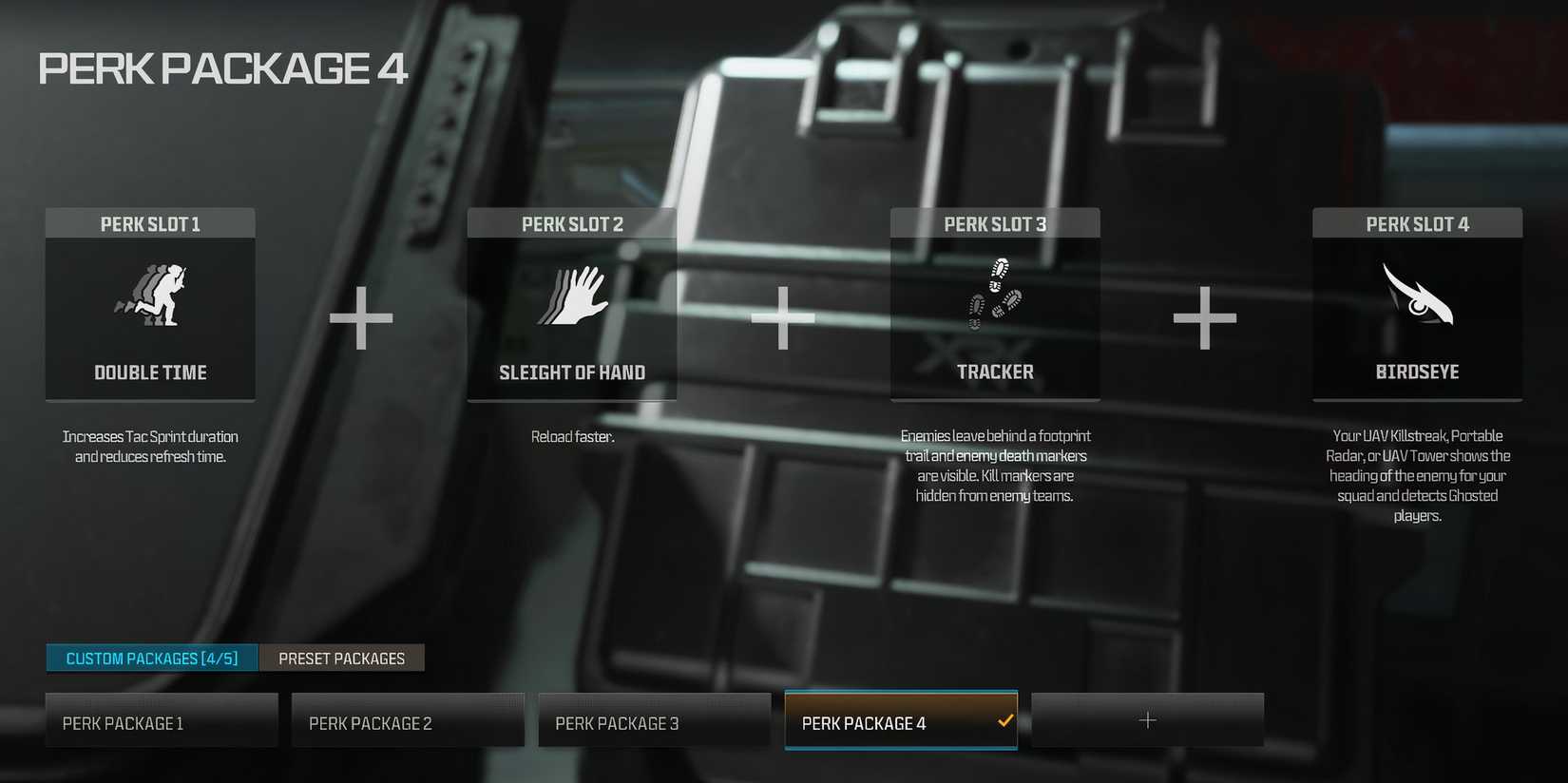This screenshot has height=783, width=1568.
Task: Switch to the Preset Packages tab
Action: pos(342,658)
